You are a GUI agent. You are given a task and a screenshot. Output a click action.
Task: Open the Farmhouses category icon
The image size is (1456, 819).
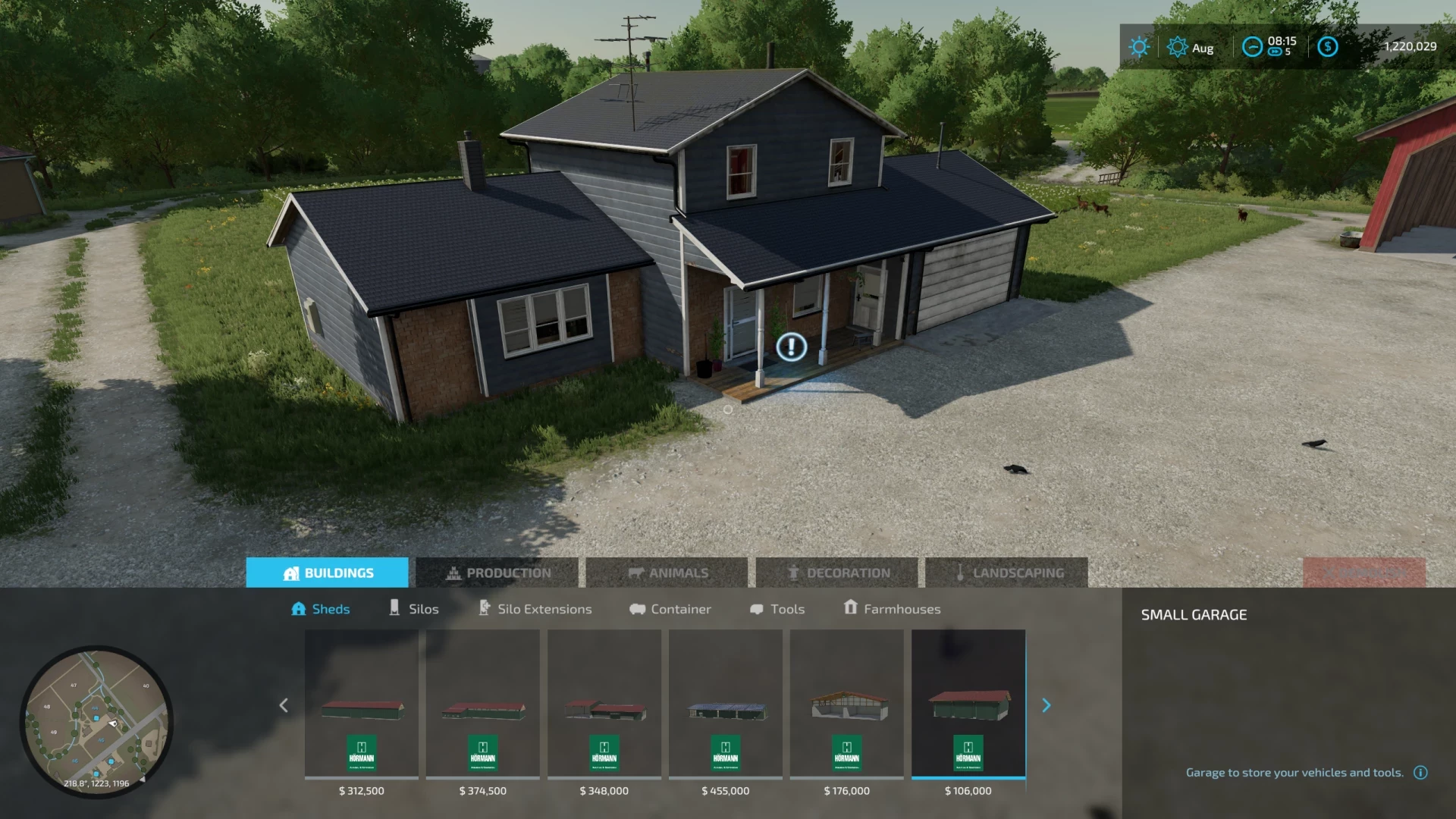tap(850, 608)
